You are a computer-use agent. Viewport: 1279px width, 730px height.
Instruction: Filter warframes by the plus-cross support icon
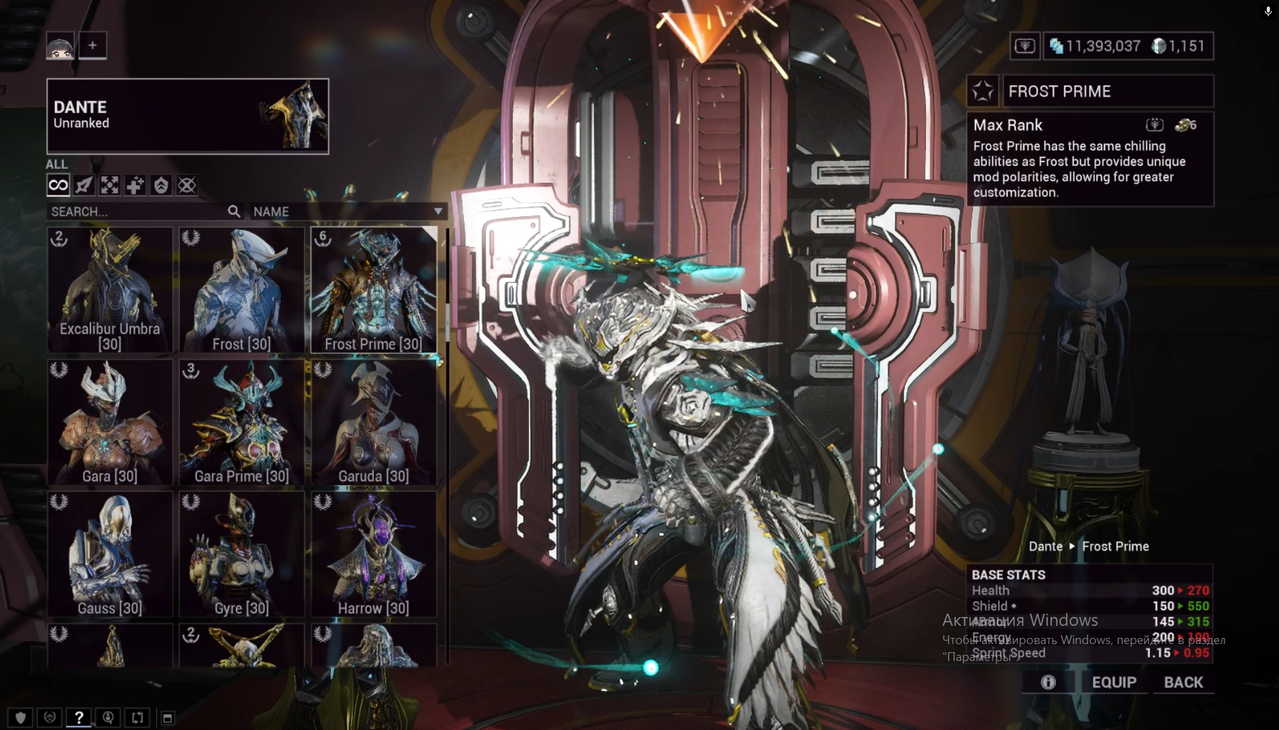[x=135, y=185]
